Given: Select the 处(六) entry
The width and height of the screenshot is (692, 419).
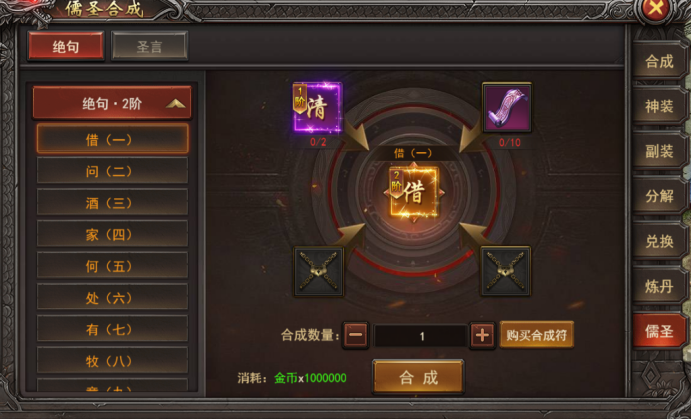Looking at the screenshot, I should click(x=112, y=297).
